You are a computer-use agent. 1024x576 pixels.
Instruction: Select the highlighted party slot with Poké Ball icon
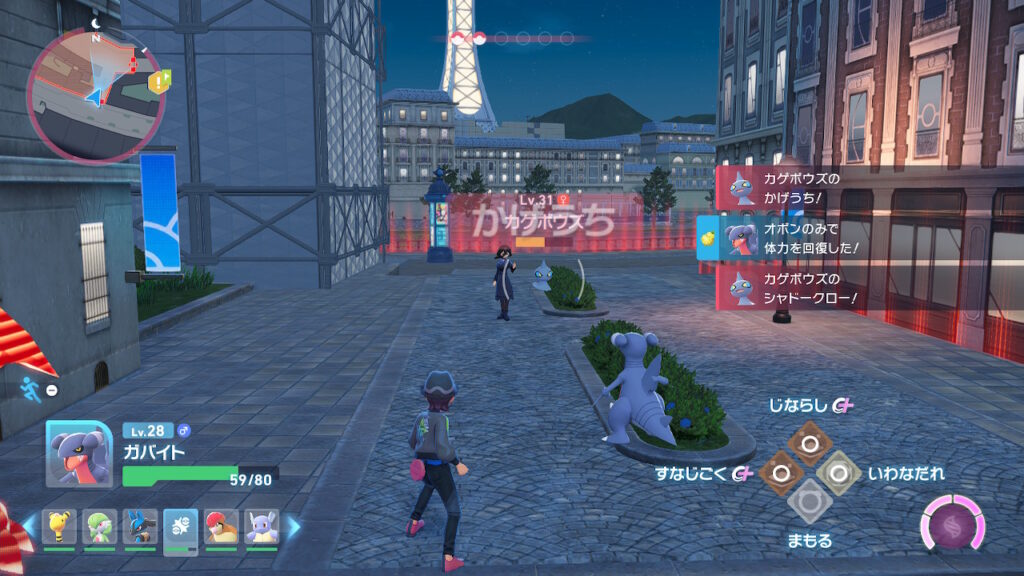(x=181, y=526)
